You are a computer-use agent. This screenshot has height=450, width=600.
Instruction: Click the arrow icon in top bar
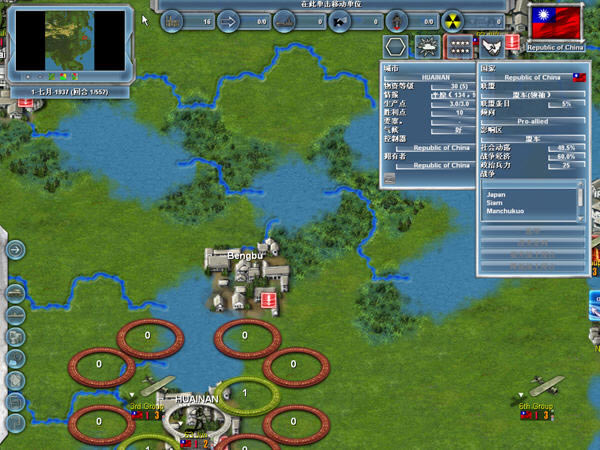(x=227, y=19)
